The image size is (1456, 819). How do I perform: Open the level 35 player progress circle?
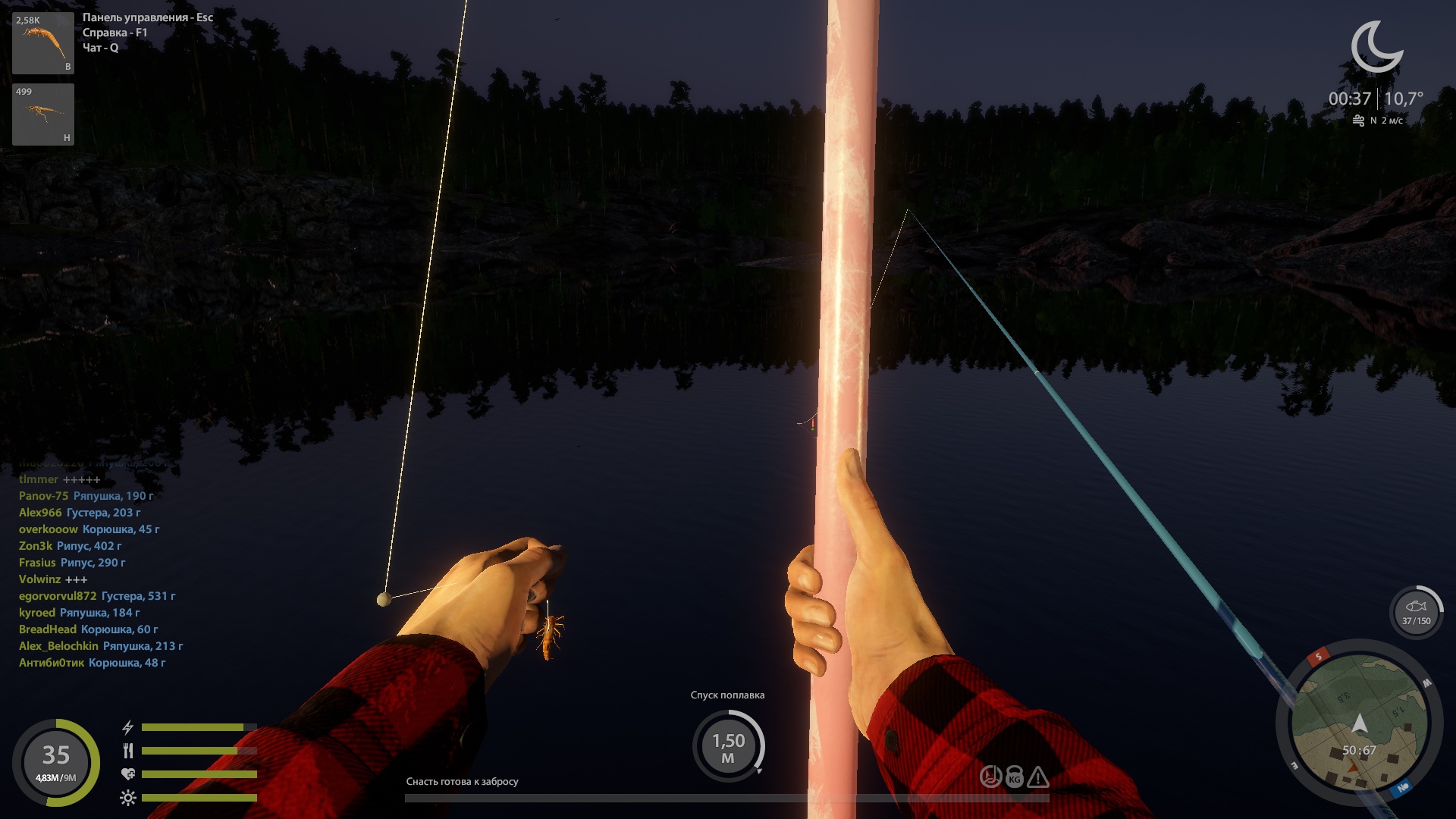point(56,762)
